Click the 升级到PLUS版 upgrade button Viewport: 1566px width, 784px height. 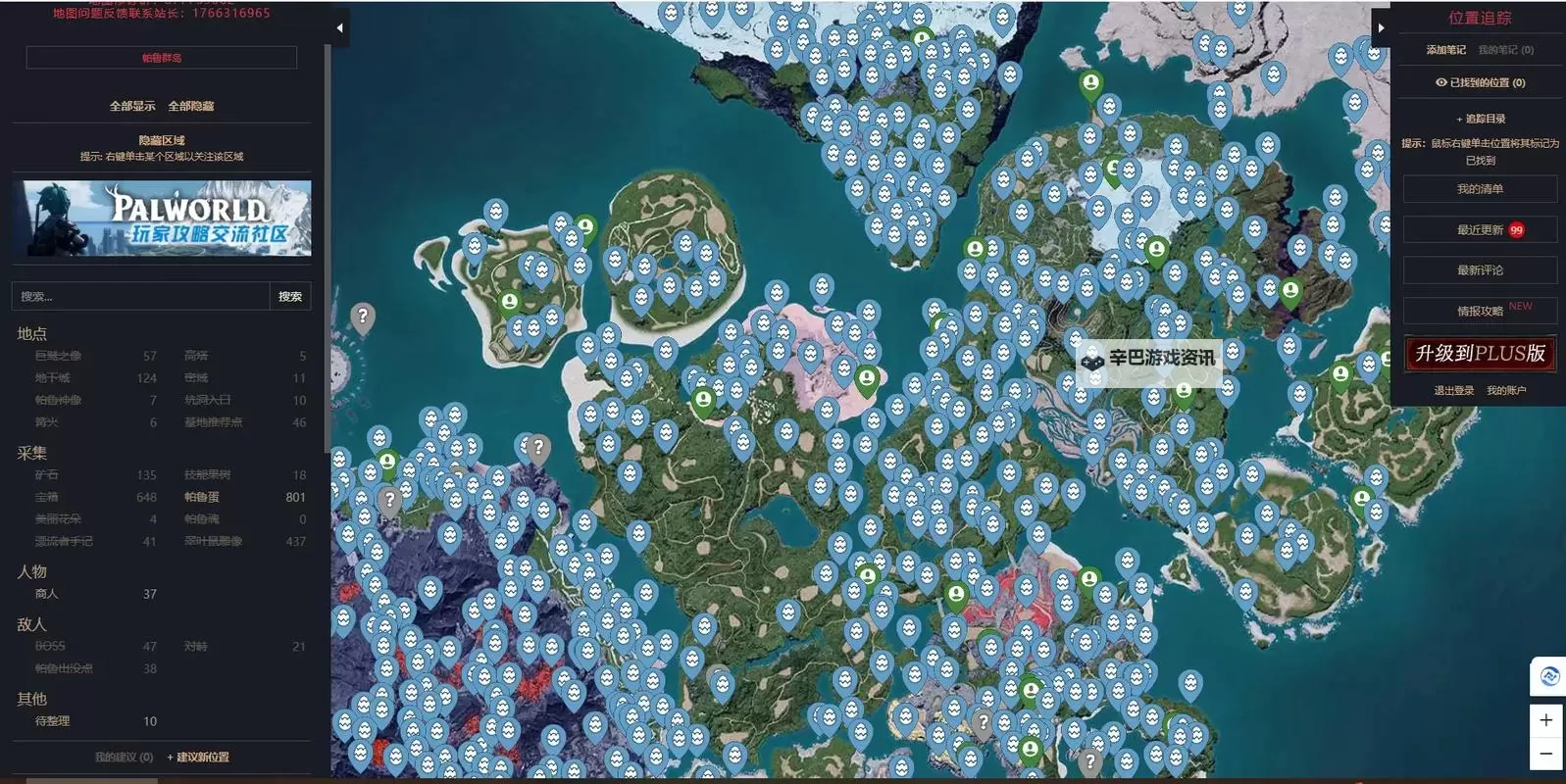(1481, 354)
